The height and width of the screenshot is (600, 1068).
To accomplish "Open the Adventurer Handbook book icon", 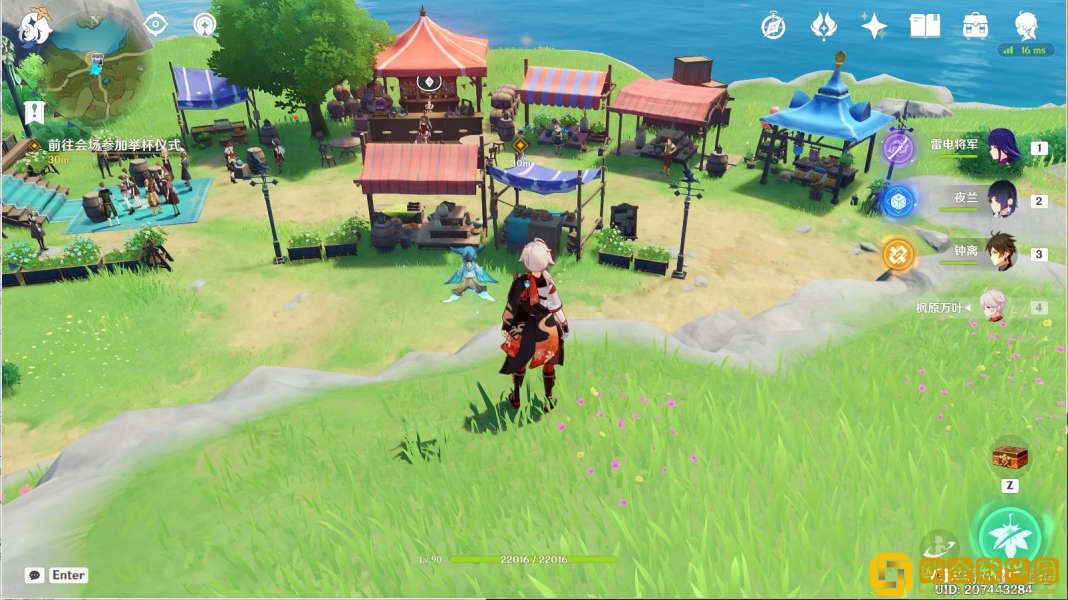I will [925, 26].
